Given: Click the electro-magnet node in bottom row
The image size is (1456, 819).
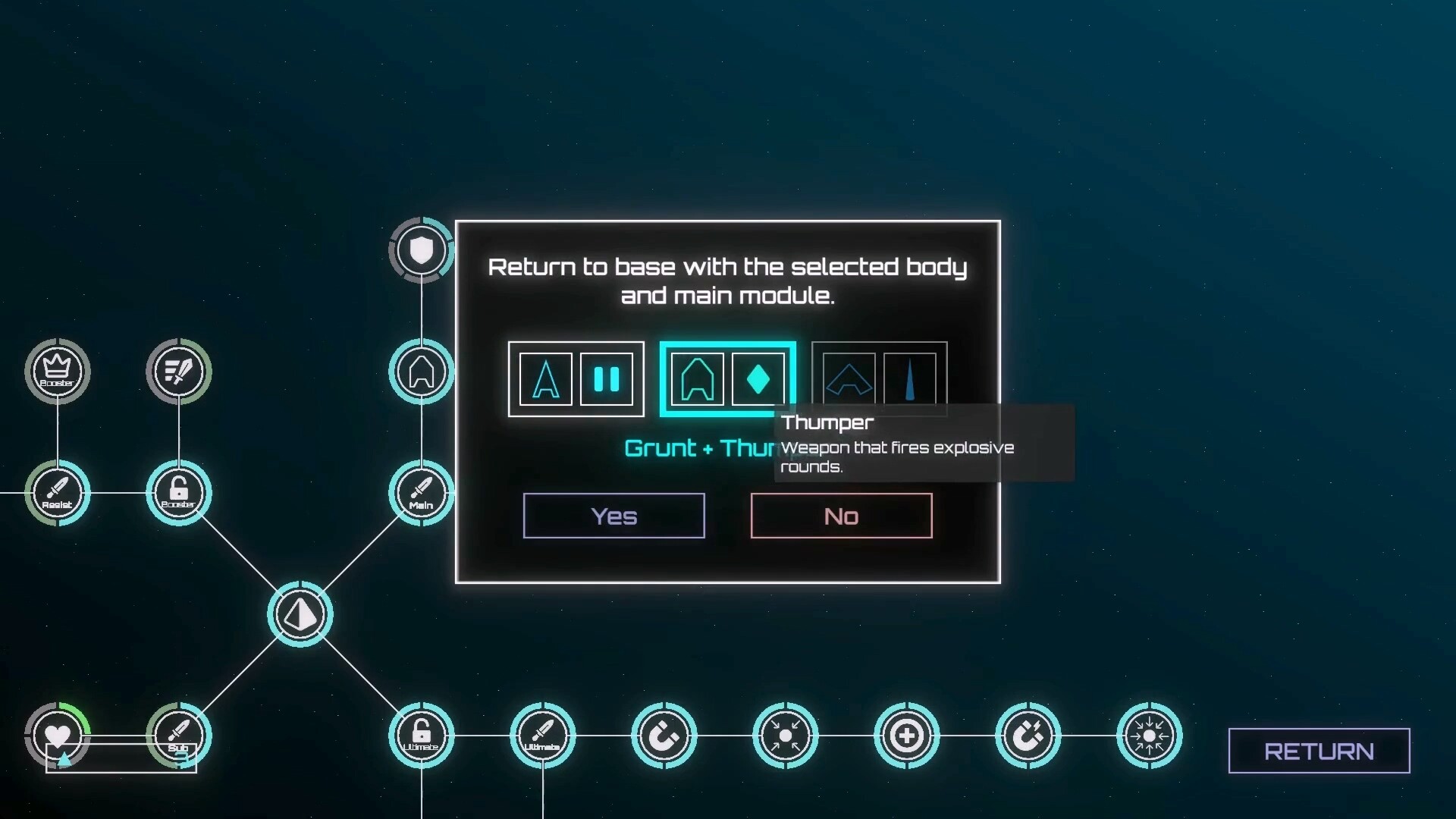Looking at the screenshot, I should pyautogui.click(x=1029, y=734).
